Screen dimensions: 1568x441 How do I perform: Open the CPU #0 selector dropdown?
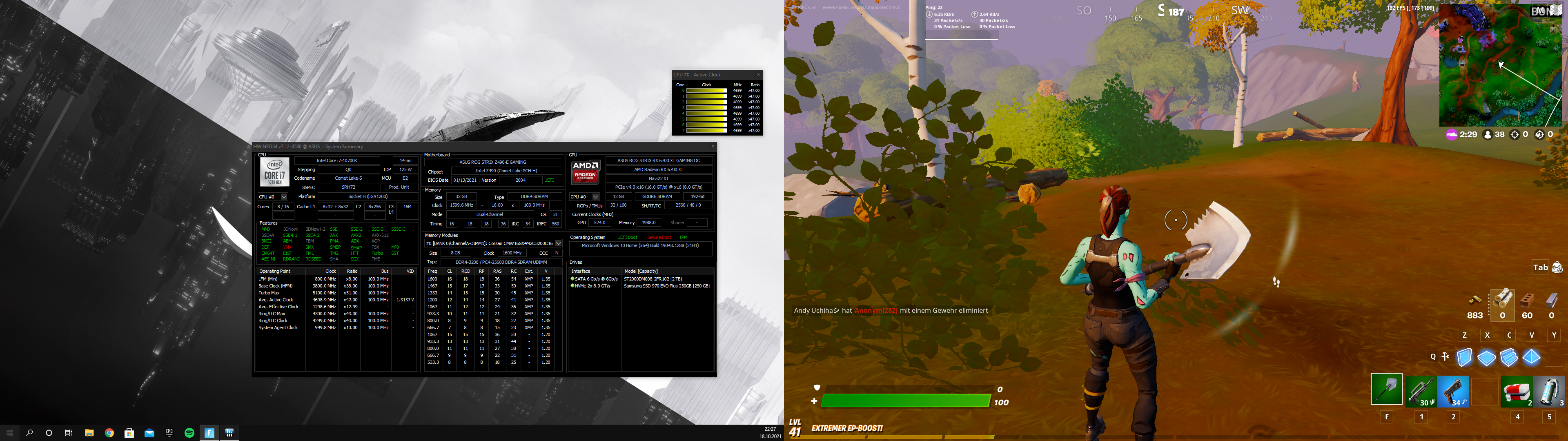click(284, 196)
